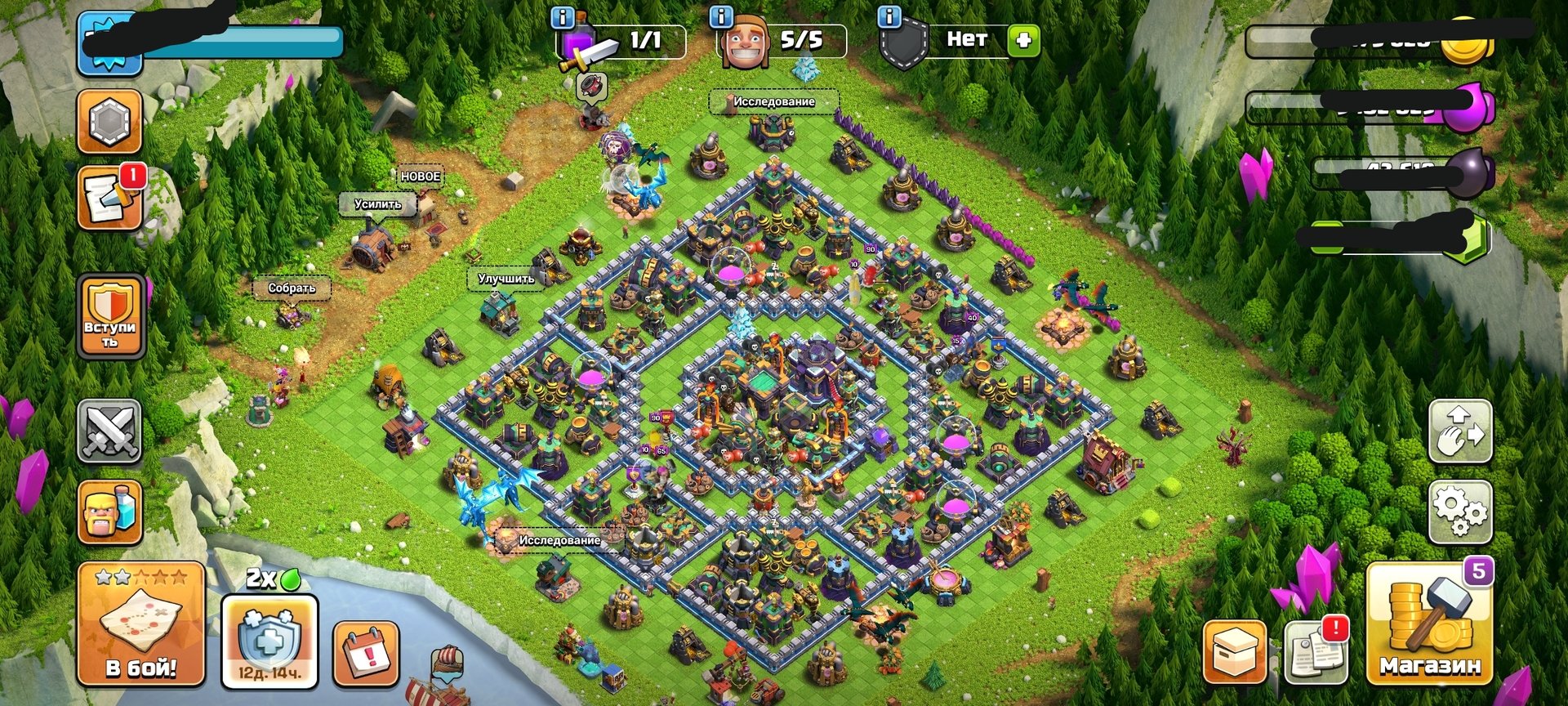Start an attack with the В бой! button

coord(140,625)
